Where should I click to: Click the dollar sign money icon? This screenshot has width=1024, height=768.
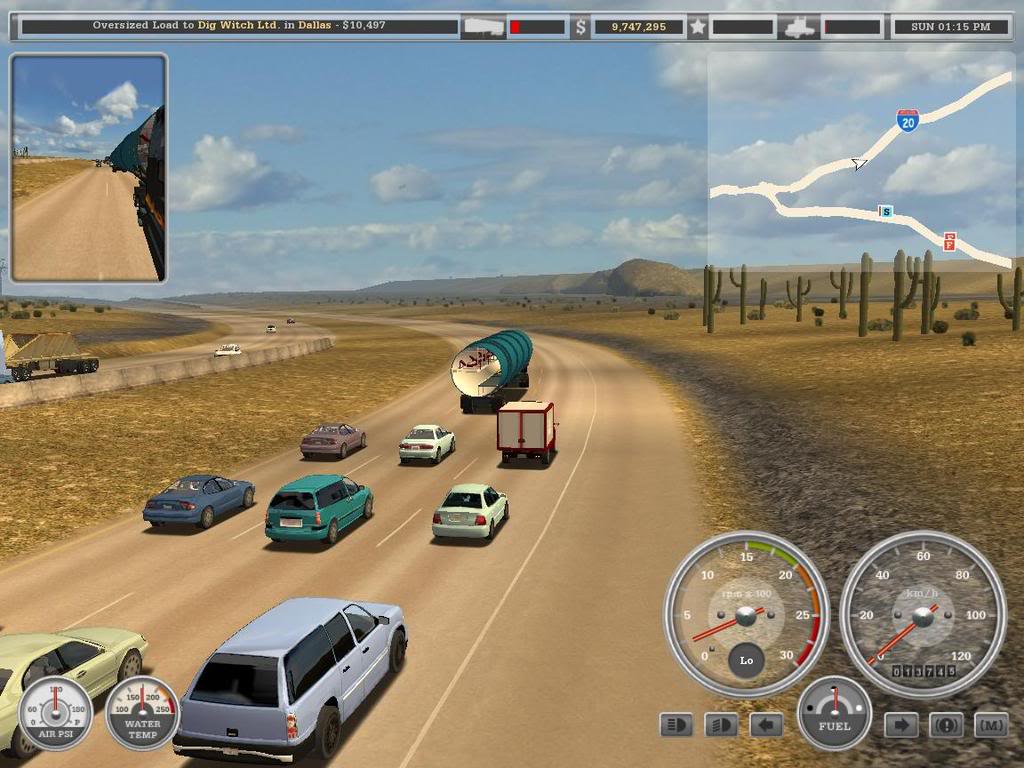(x=581, y=27)
